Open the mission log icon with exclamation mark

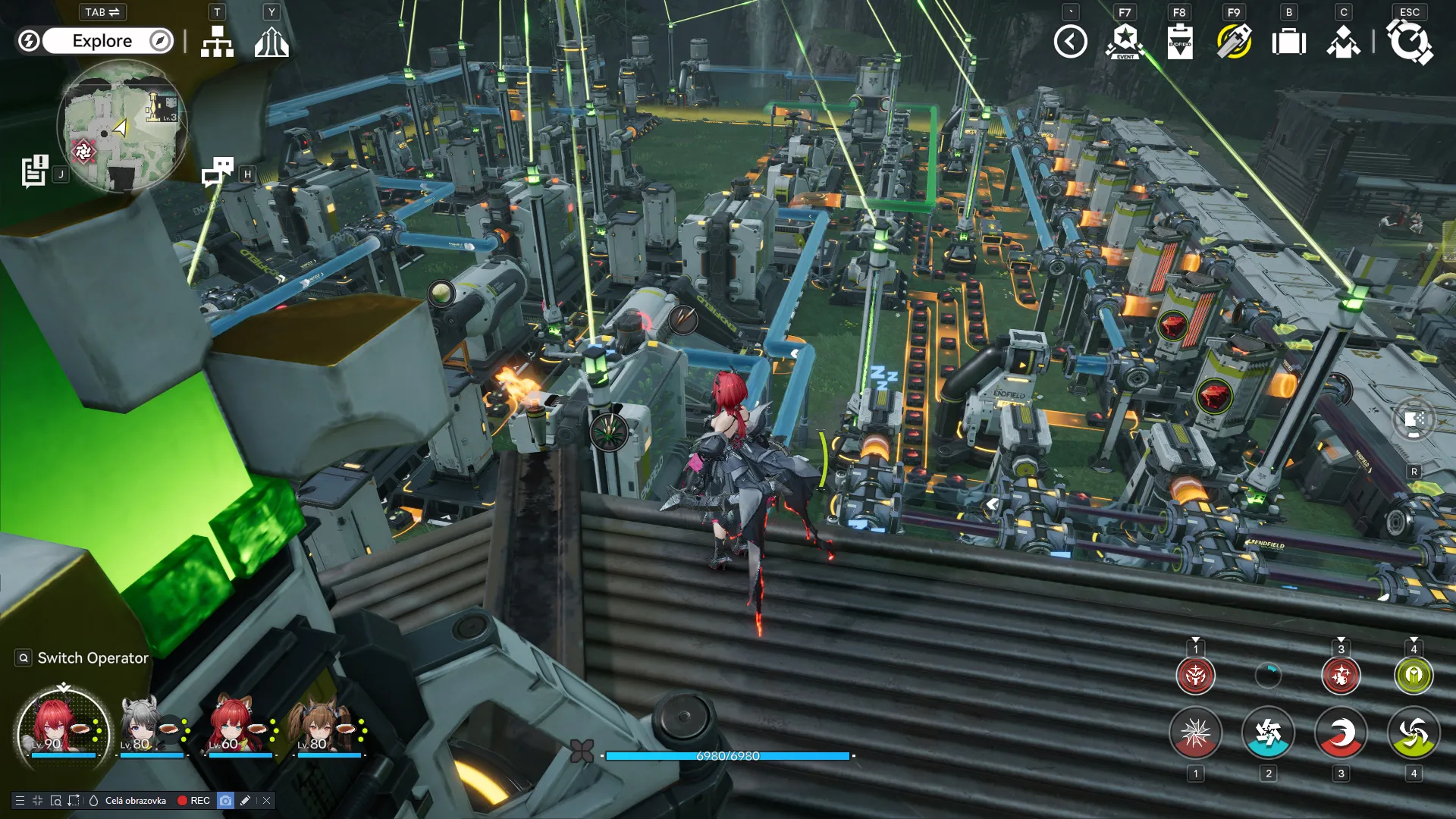point(35,171)
